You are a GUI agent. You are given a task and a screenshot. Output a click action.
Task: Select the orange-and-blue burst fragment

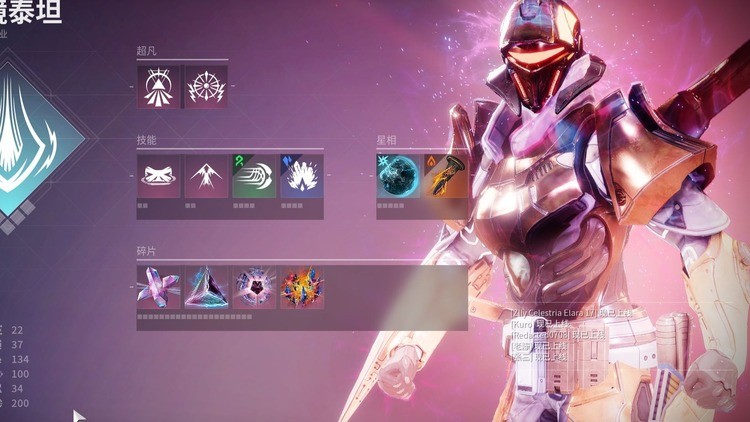(x=302, y=287)
